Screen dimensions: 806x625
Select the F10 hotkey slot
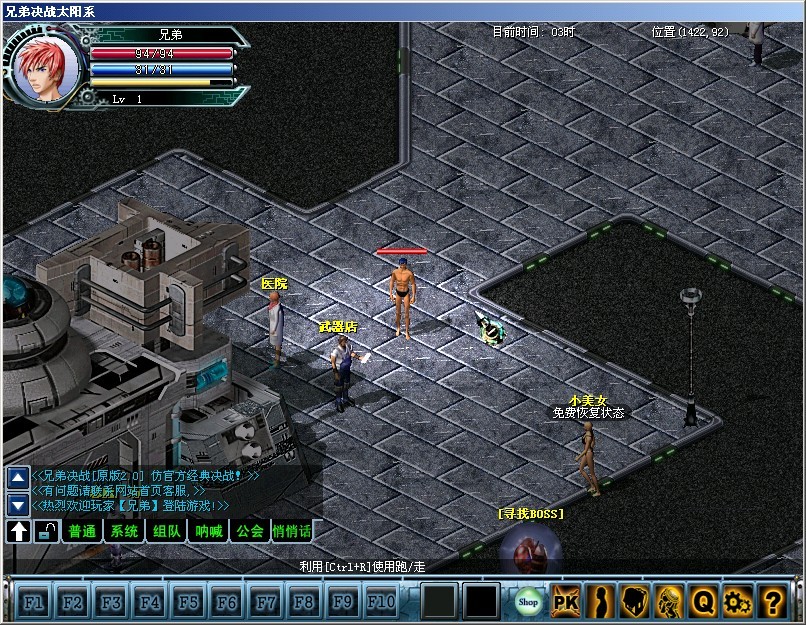(x=381, y=602)
